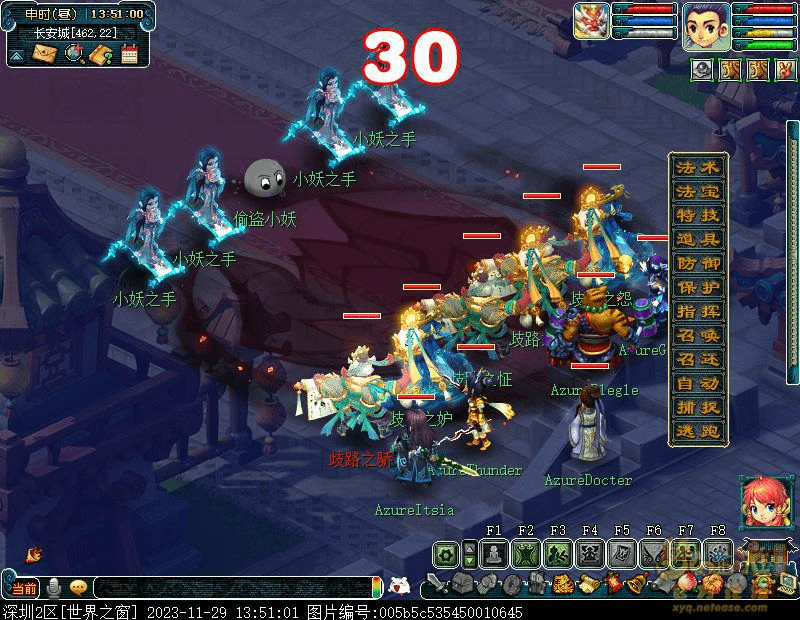The image size is (800, 620).
Task: Select the 法宝 battle command
Action: click(x=698, y=192)
